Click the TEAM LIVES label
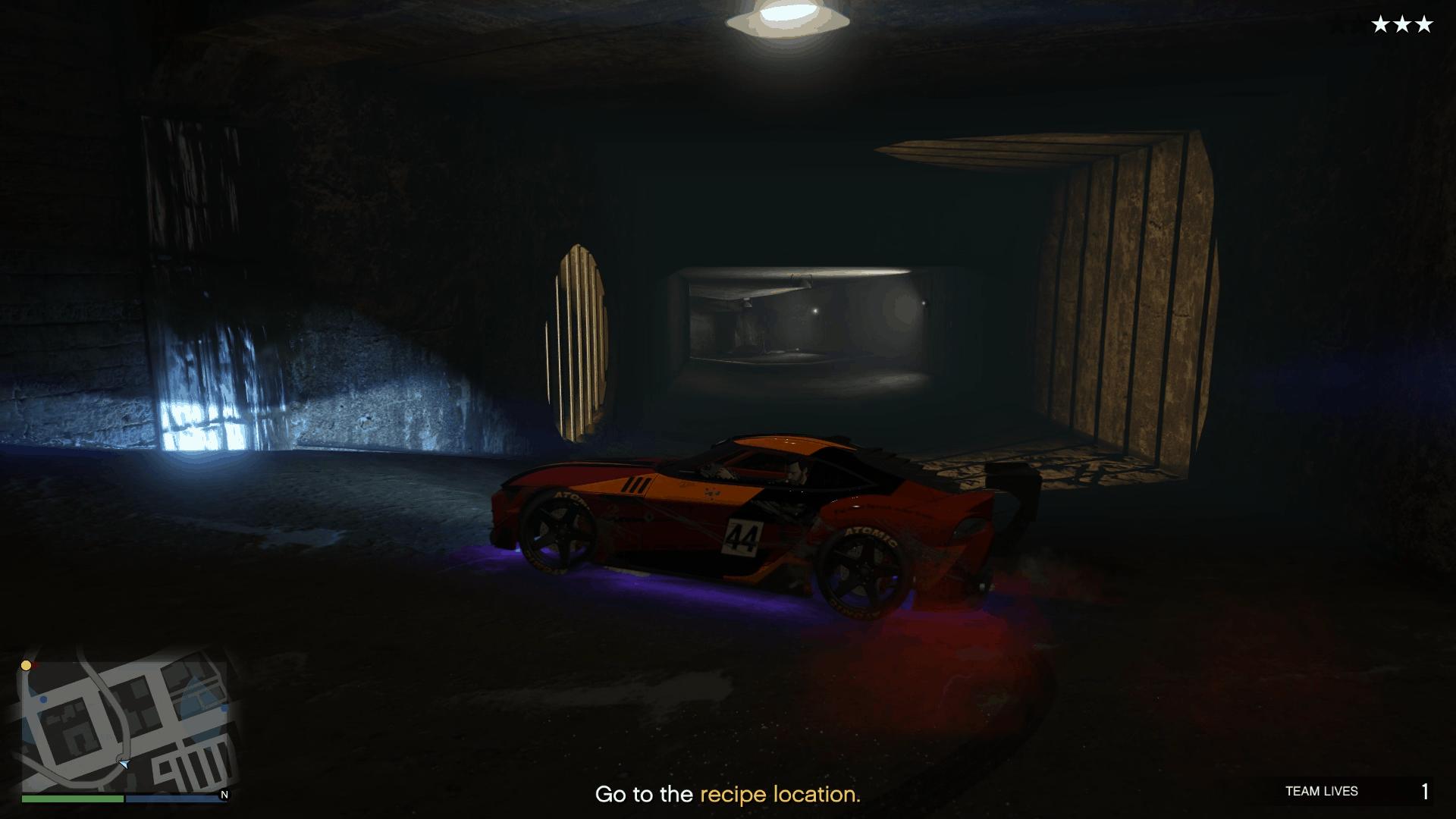Screen dimensions: 1456x819 pos(1323,792)
